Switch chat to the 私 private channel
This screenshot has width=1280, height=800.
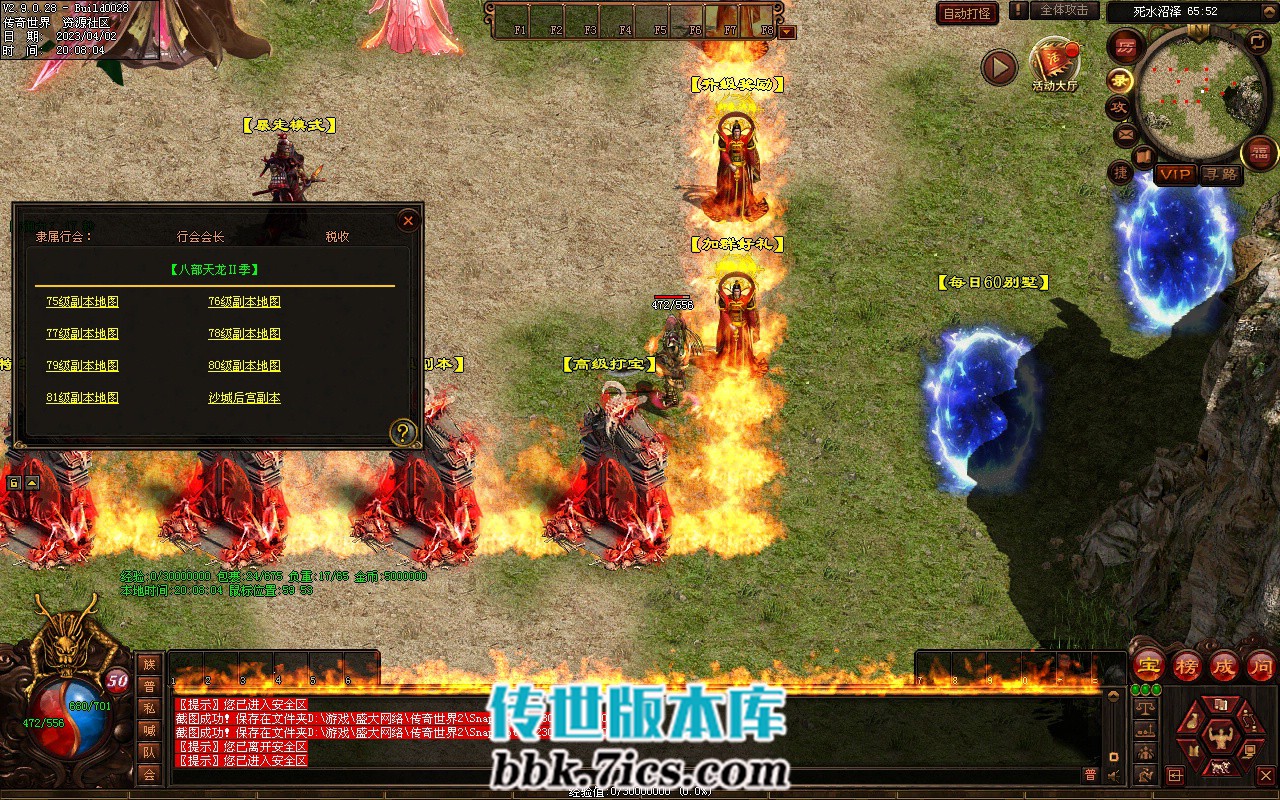[x=149, y=708]
